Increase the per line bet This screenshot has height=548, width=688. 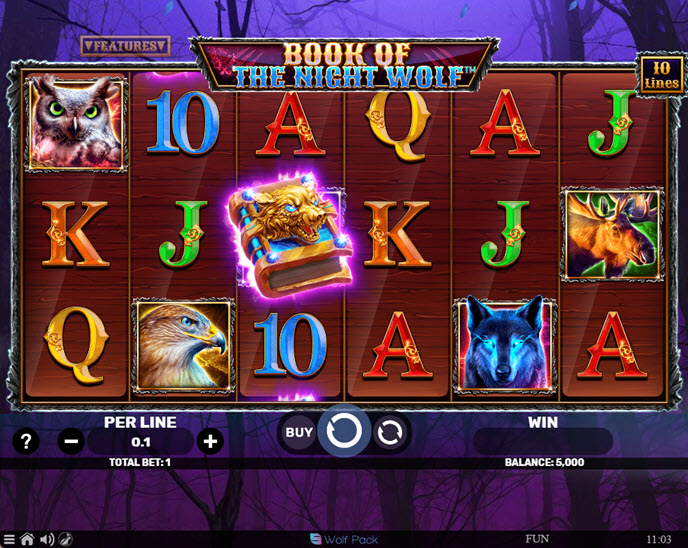(x=210, y=441)
